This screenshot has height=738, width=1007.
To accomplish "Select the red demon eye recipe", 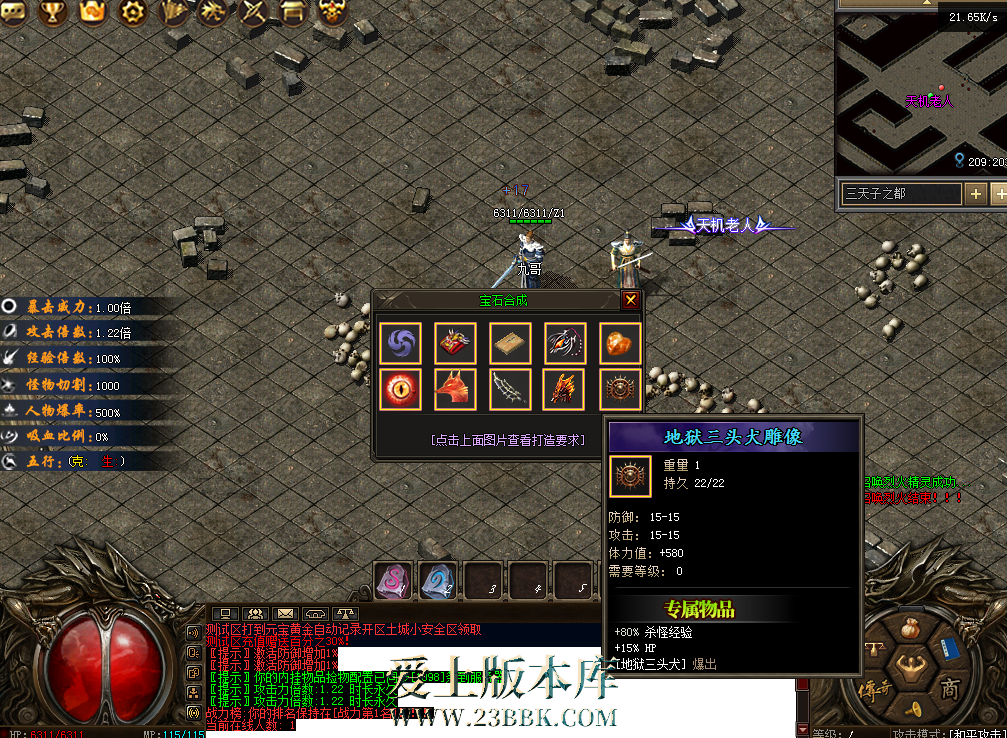I will (400, 389).
